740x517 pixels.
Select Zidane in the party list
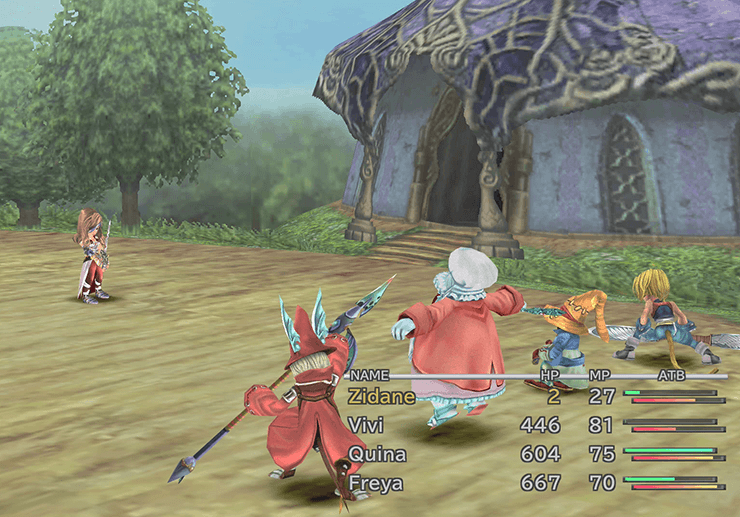[x=380, y=396]
